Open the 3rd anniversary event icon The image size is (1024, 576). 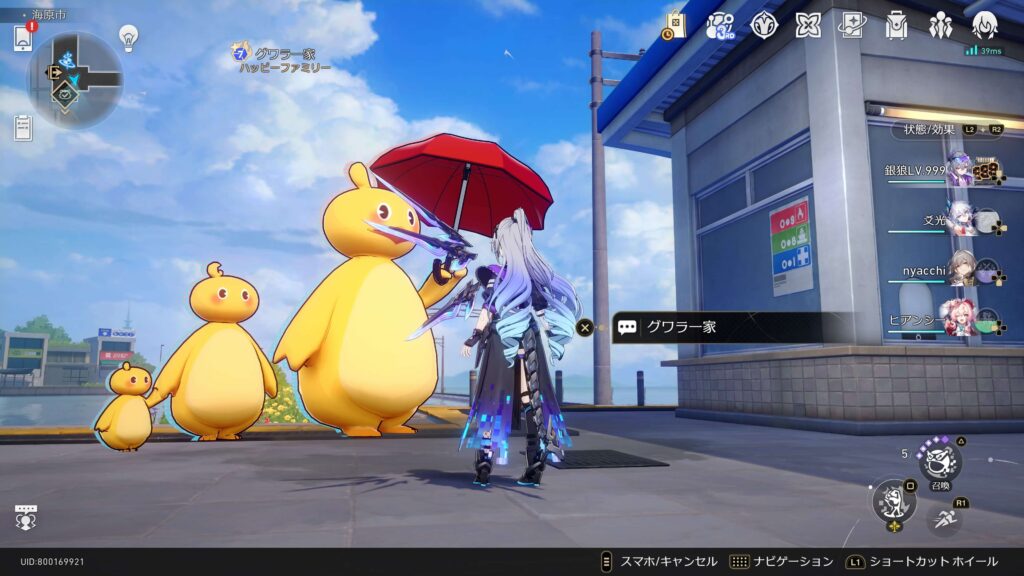[720, 25]
